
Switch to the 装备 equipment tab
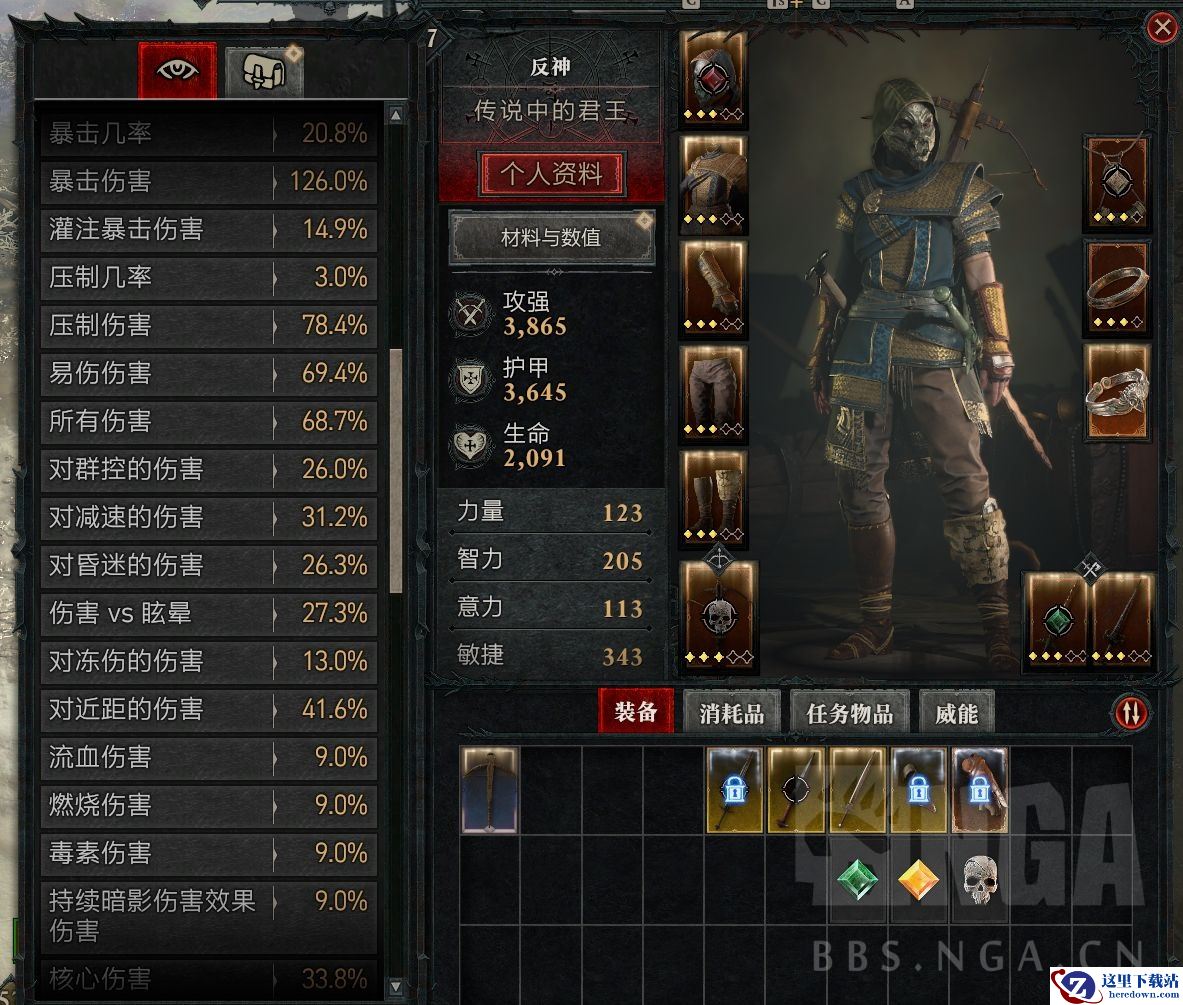(636, 712)
